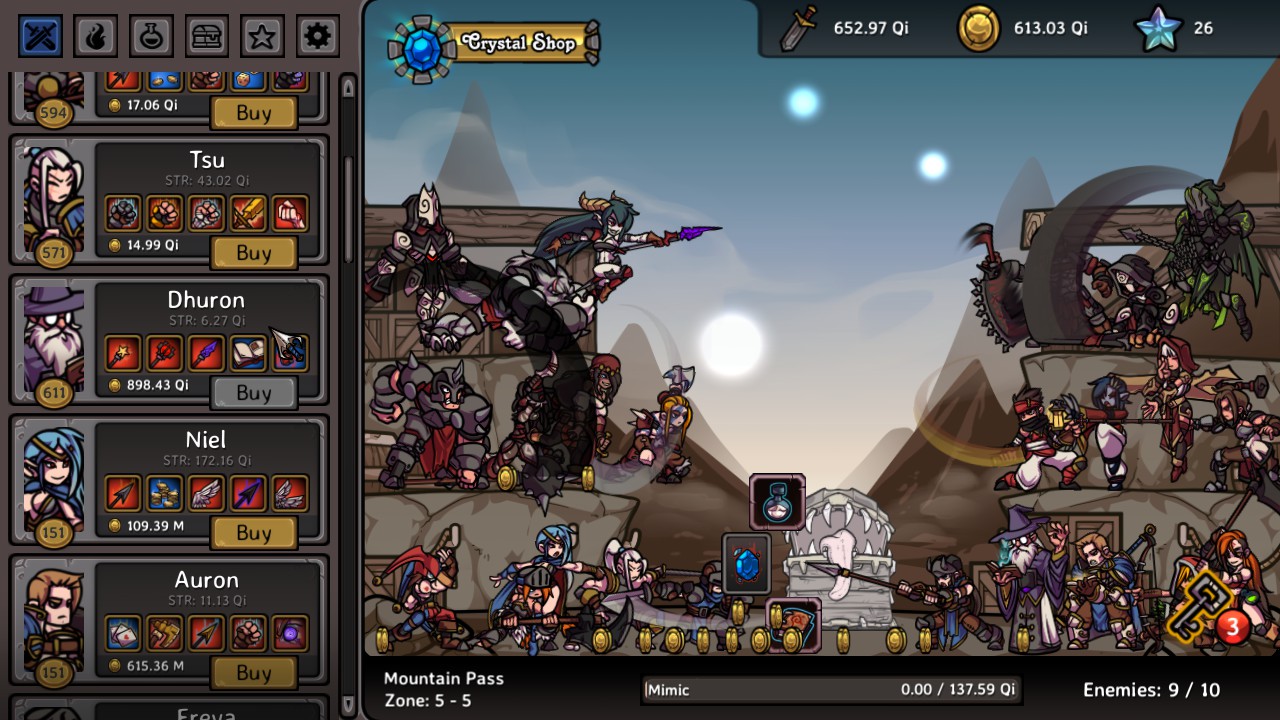Select the crossed swords heroes tab icon
The height and width of the screenshot is (720, 1280).
(x=40, y=35)
